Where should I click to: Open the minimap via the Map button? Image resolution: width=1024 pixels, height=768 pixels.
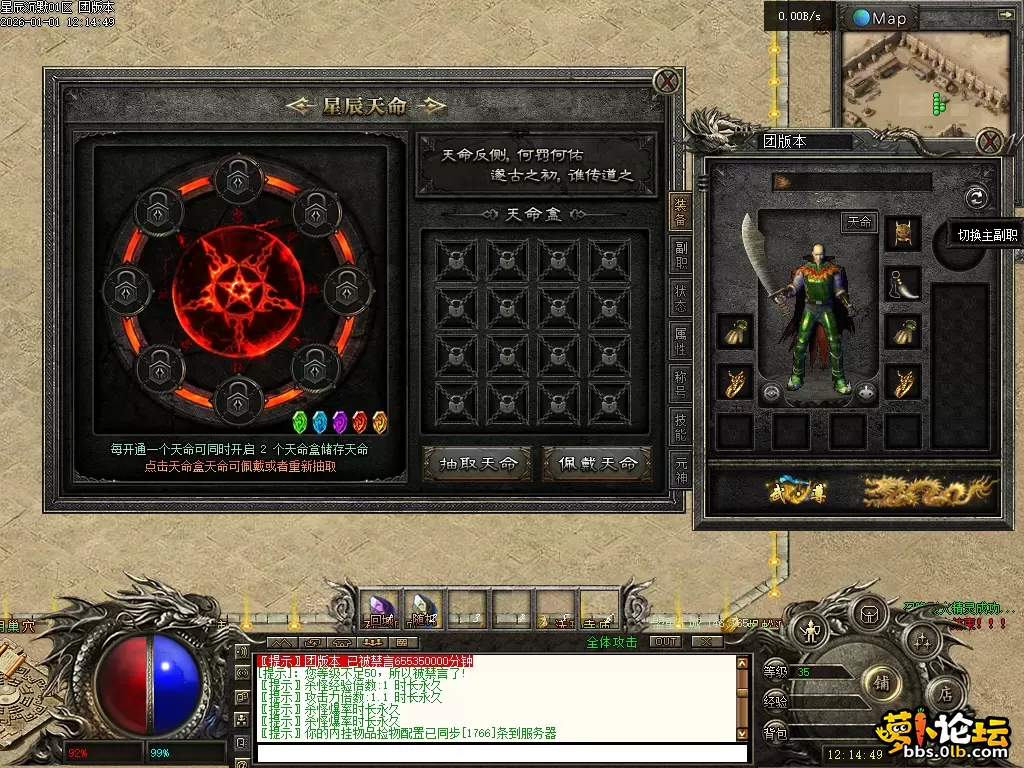tap(880, 18)
